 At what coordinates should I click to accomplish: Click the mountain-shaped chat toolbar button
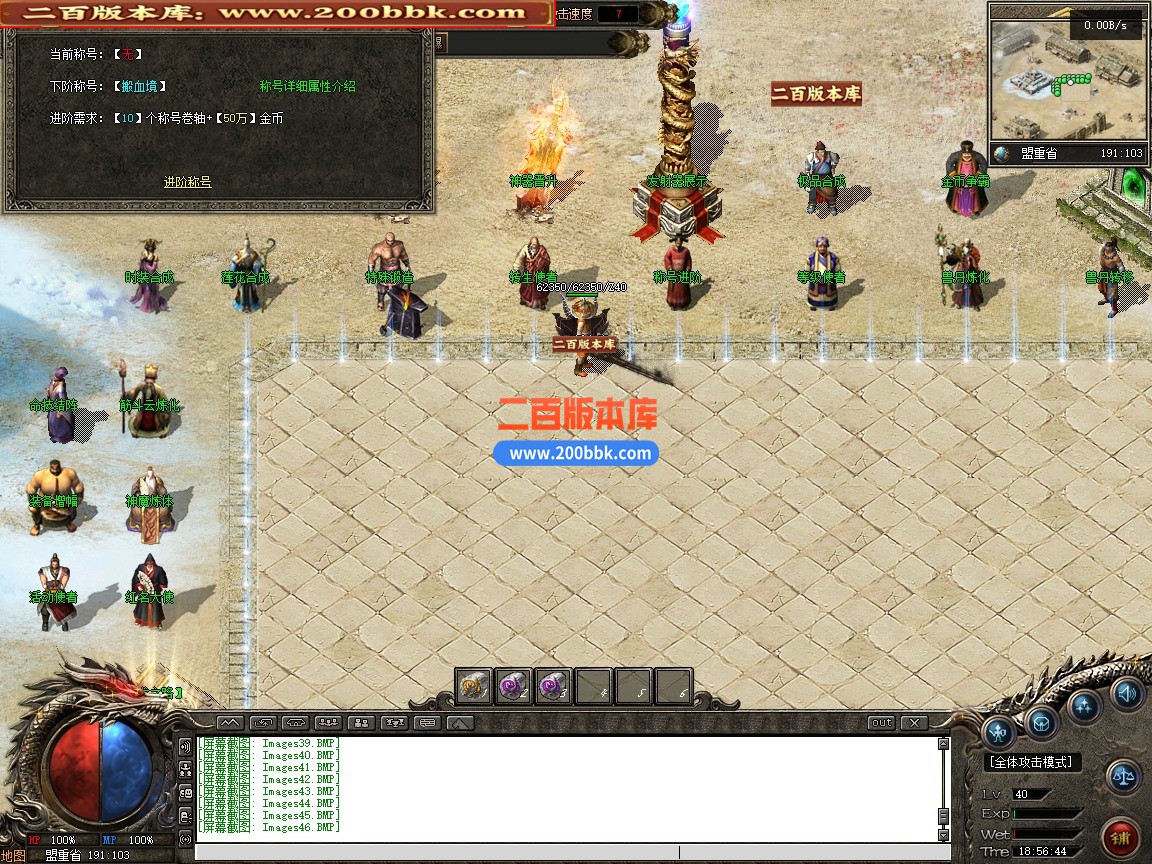click(x=230, y=722)
